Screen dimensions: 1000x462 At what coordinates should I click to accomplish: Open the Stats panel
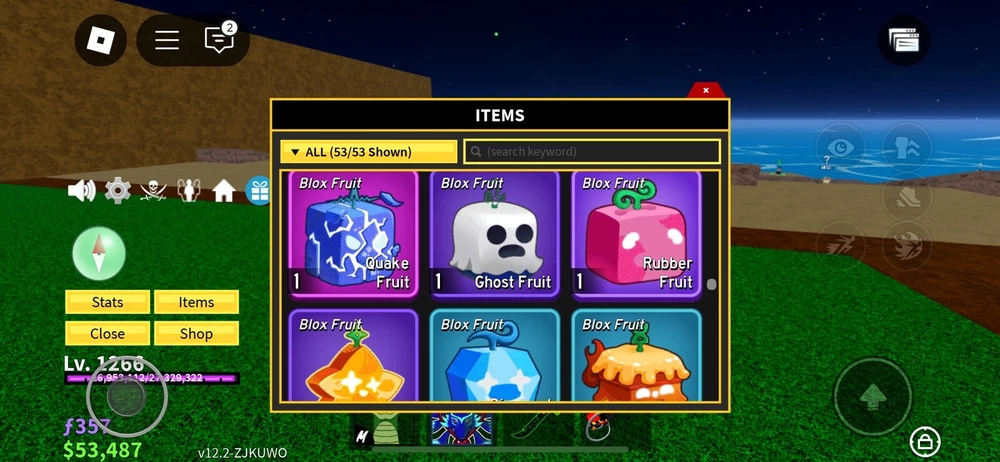coord(107,302)
